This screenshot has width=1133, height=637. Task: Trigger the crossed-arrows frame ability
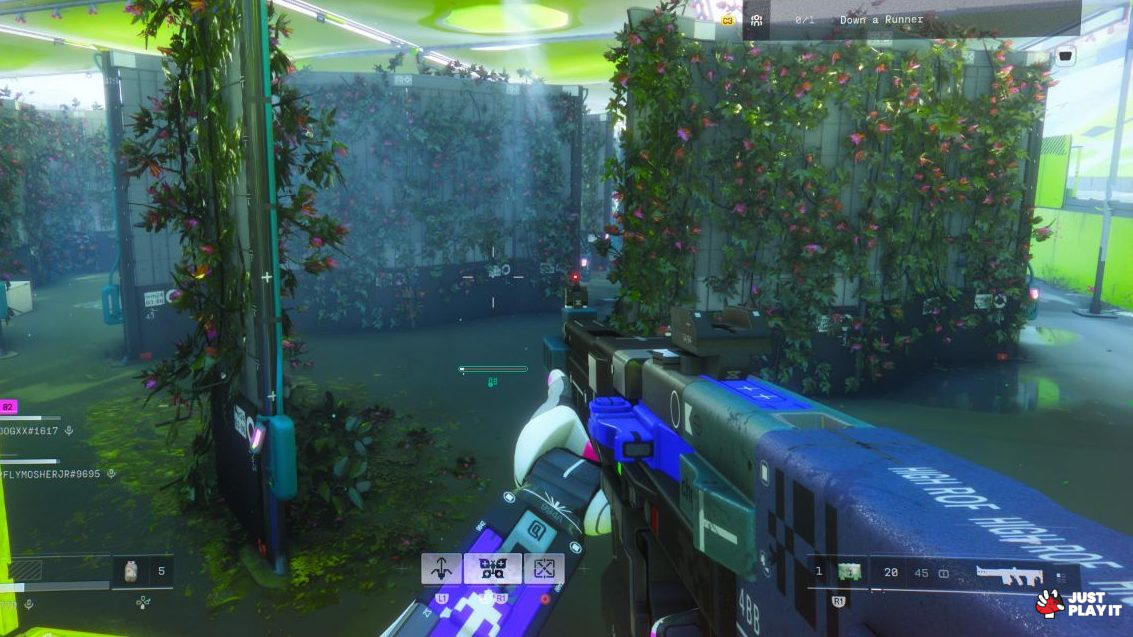(x=544, y=568)
